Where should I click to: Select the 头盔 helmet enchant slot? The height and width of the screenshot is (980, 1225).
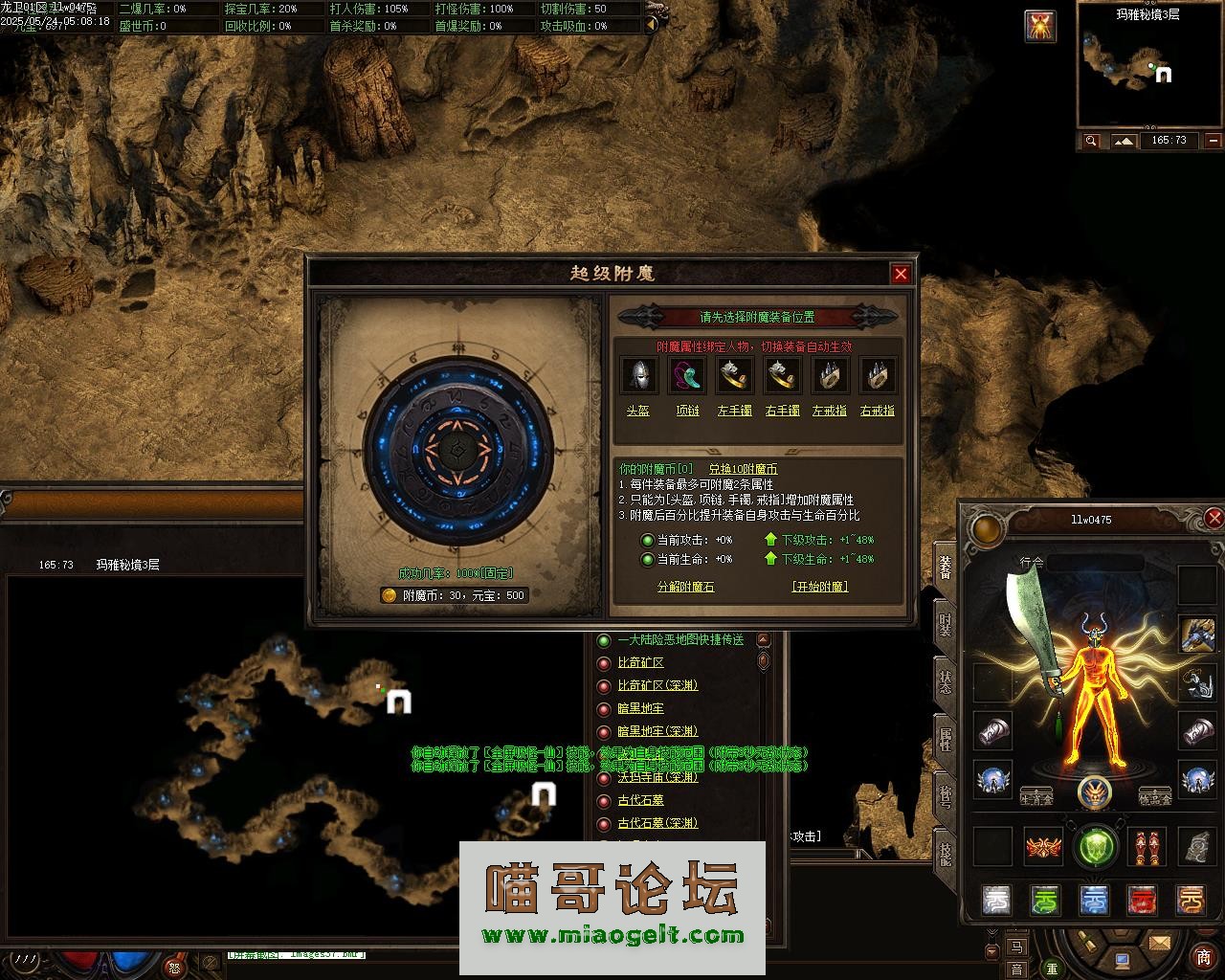pos(638,376)
